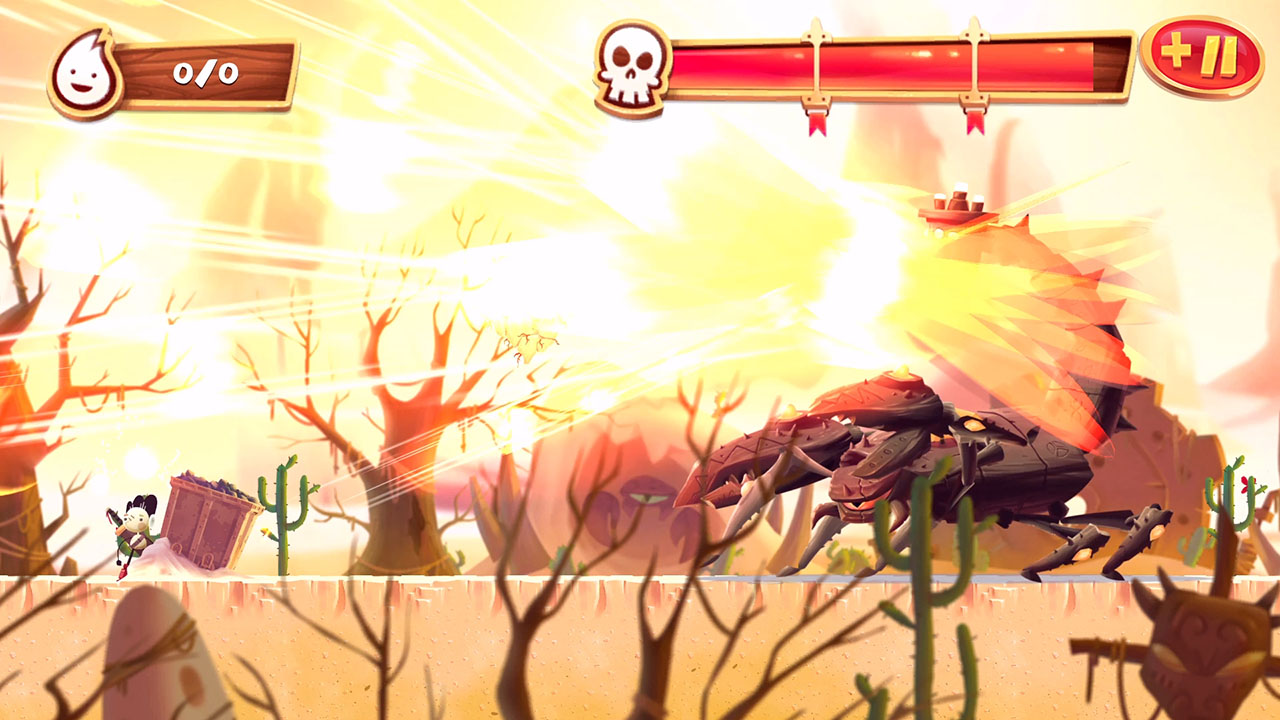Click the wooden minecart behind the hero
Screen dimensions: 1280x720
tap(210, 520)
